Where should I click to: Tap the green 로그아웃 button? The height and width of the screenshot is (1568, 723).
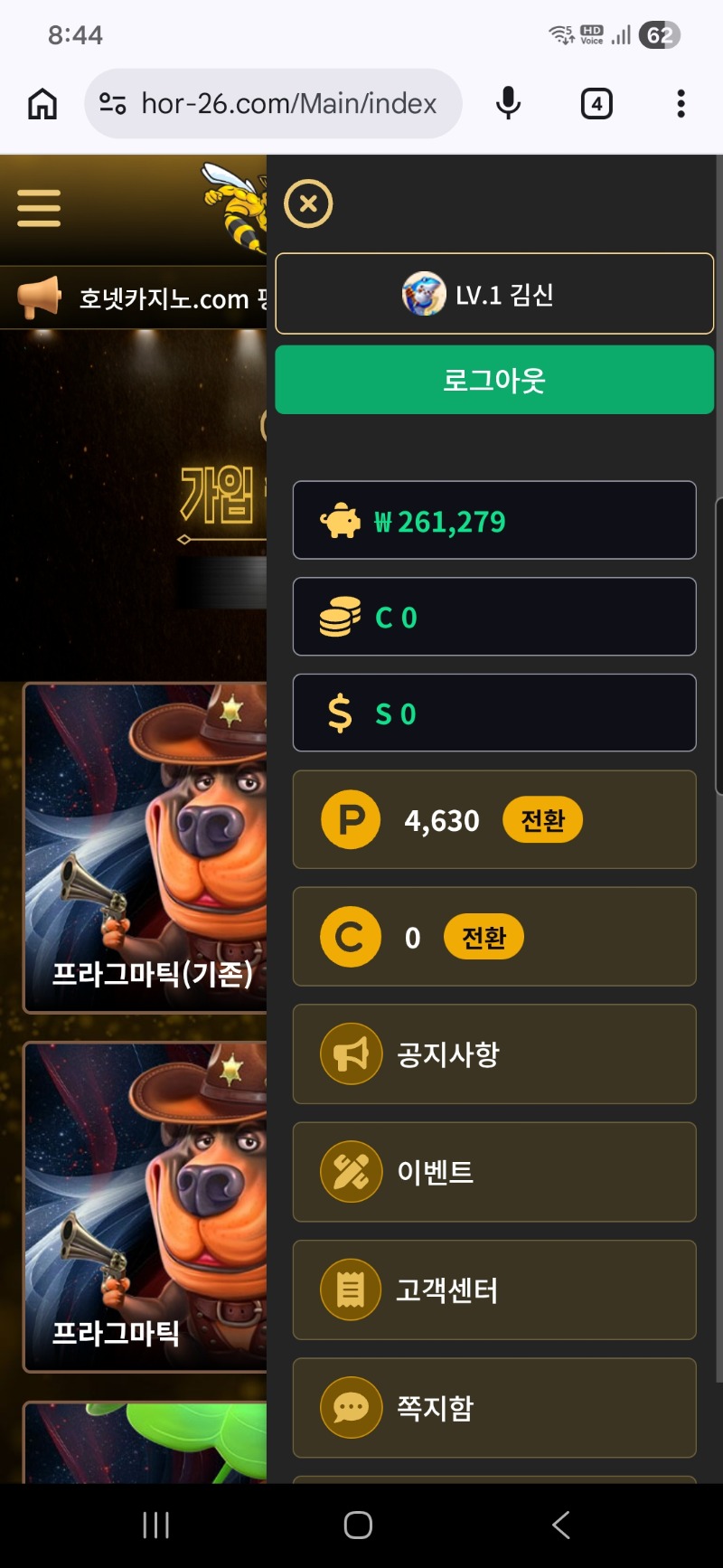tap(494, 380)
